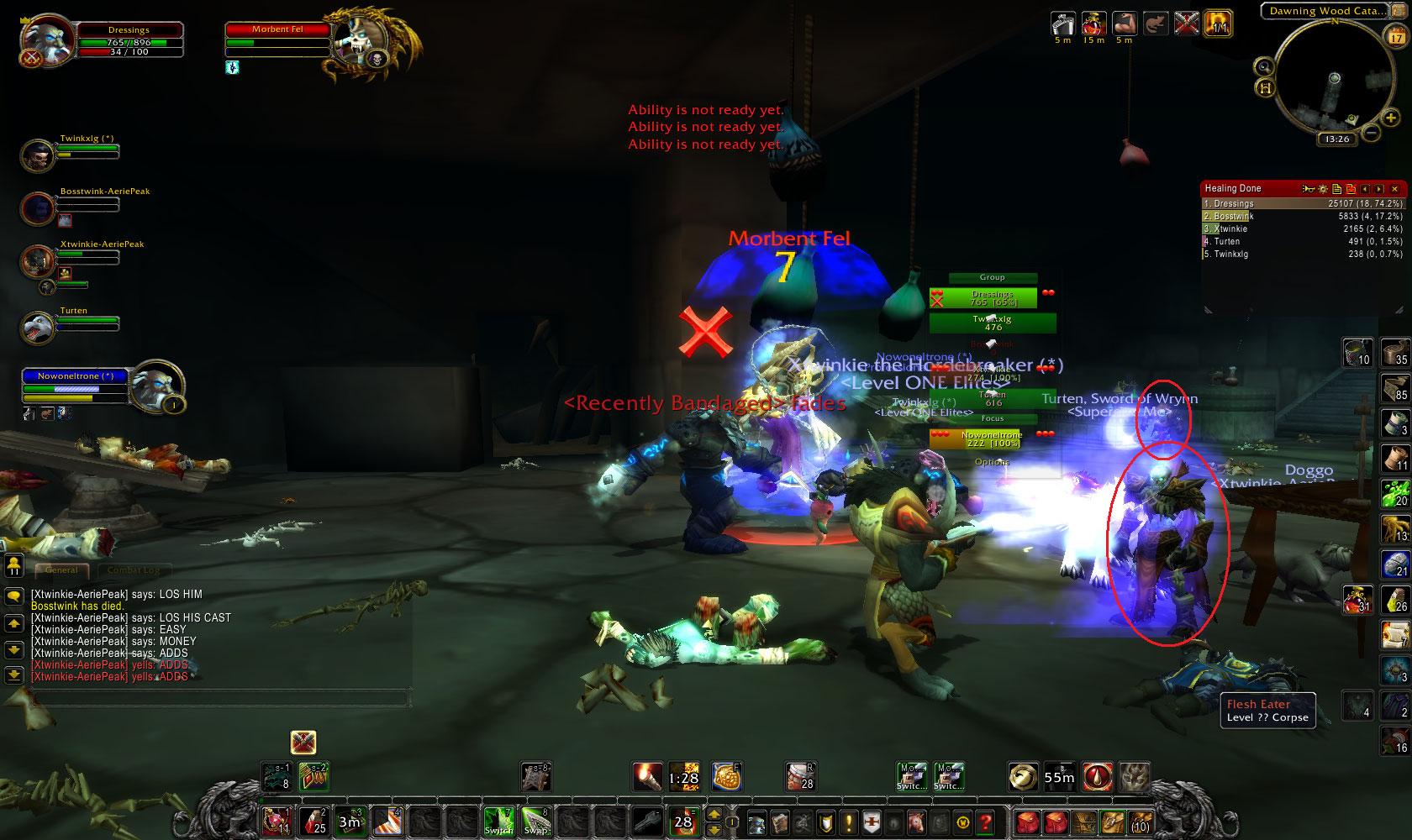Screen dimensions: 1412x840
Task: Target party member Twinkxlg's portrait
Action: click(x=37, y=156)
